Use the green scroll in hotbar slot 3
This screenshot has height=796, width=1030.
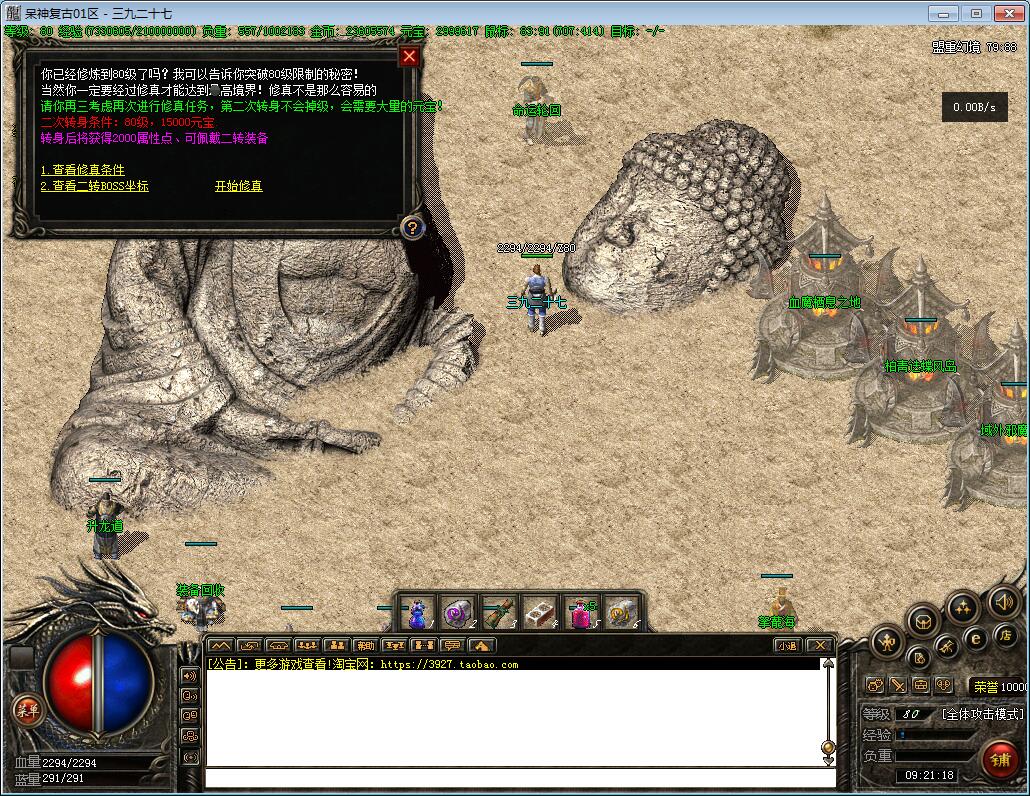point(498,612)
